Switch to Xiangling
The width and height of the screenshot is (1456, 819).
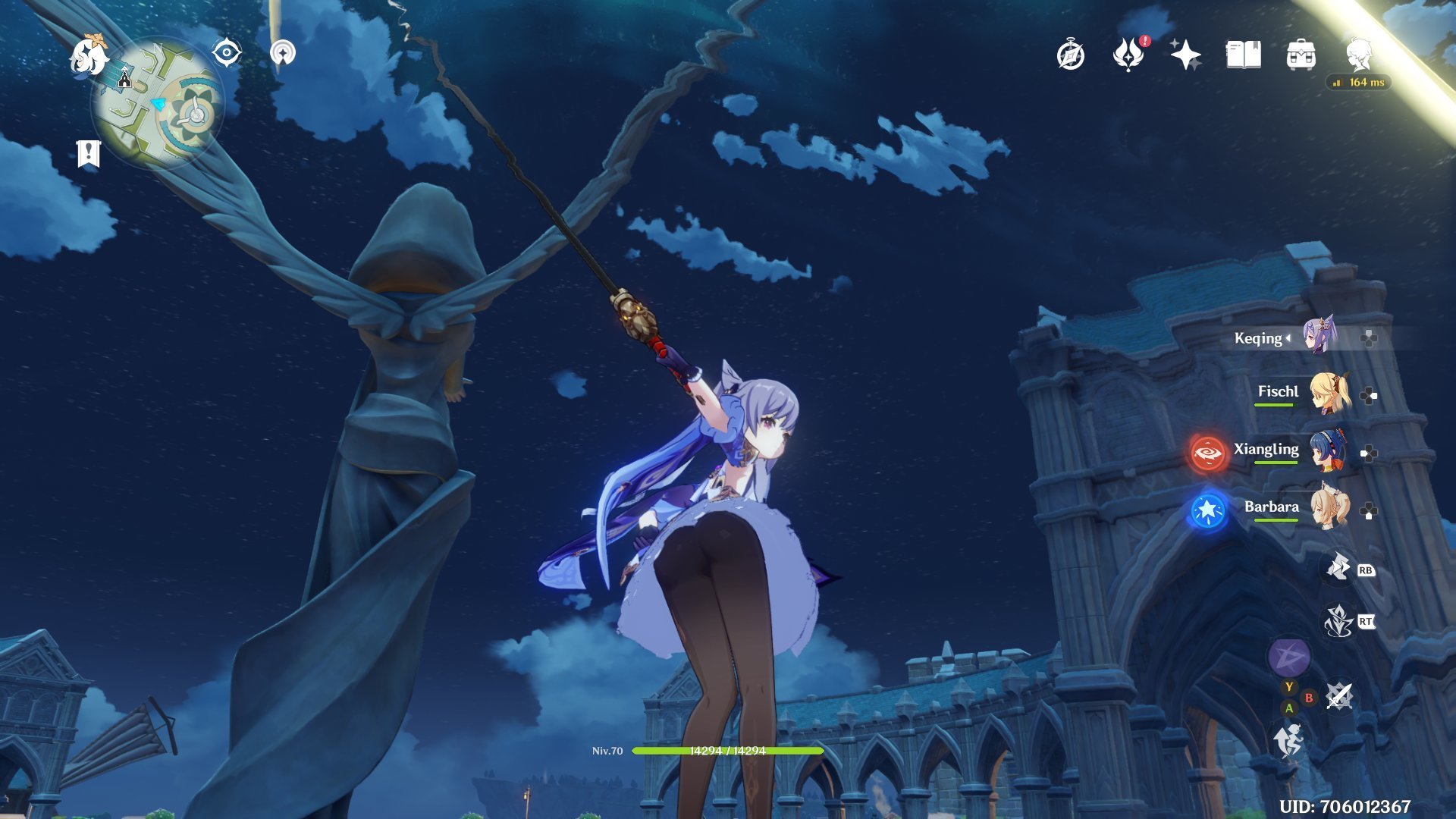coord(1329,450)
